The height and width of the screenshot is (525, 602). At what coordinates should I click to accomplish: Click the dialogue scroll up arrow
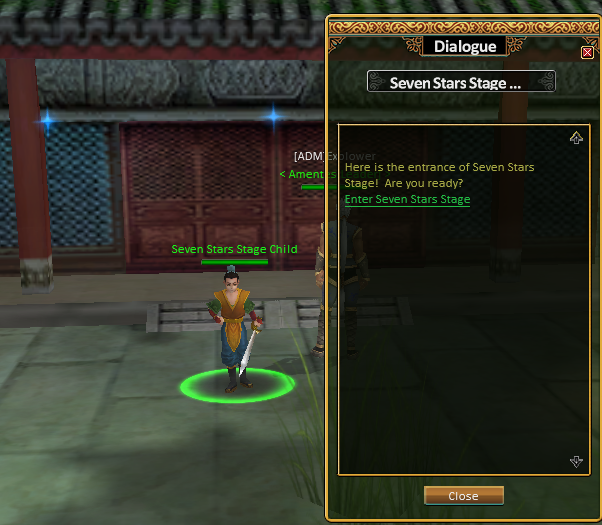point(576,138)
